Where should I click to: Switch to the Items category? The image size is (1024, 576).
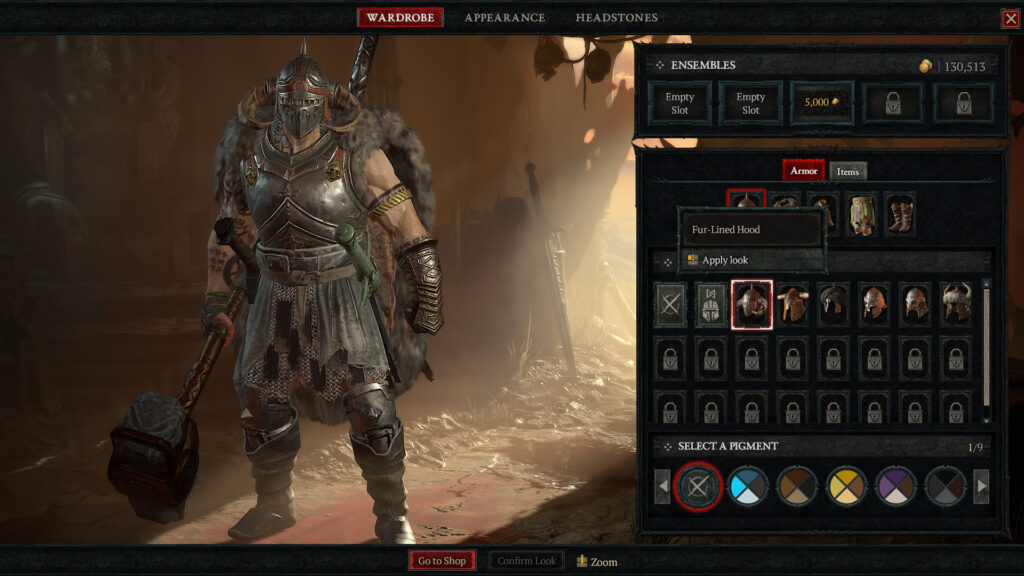(847, 172)
